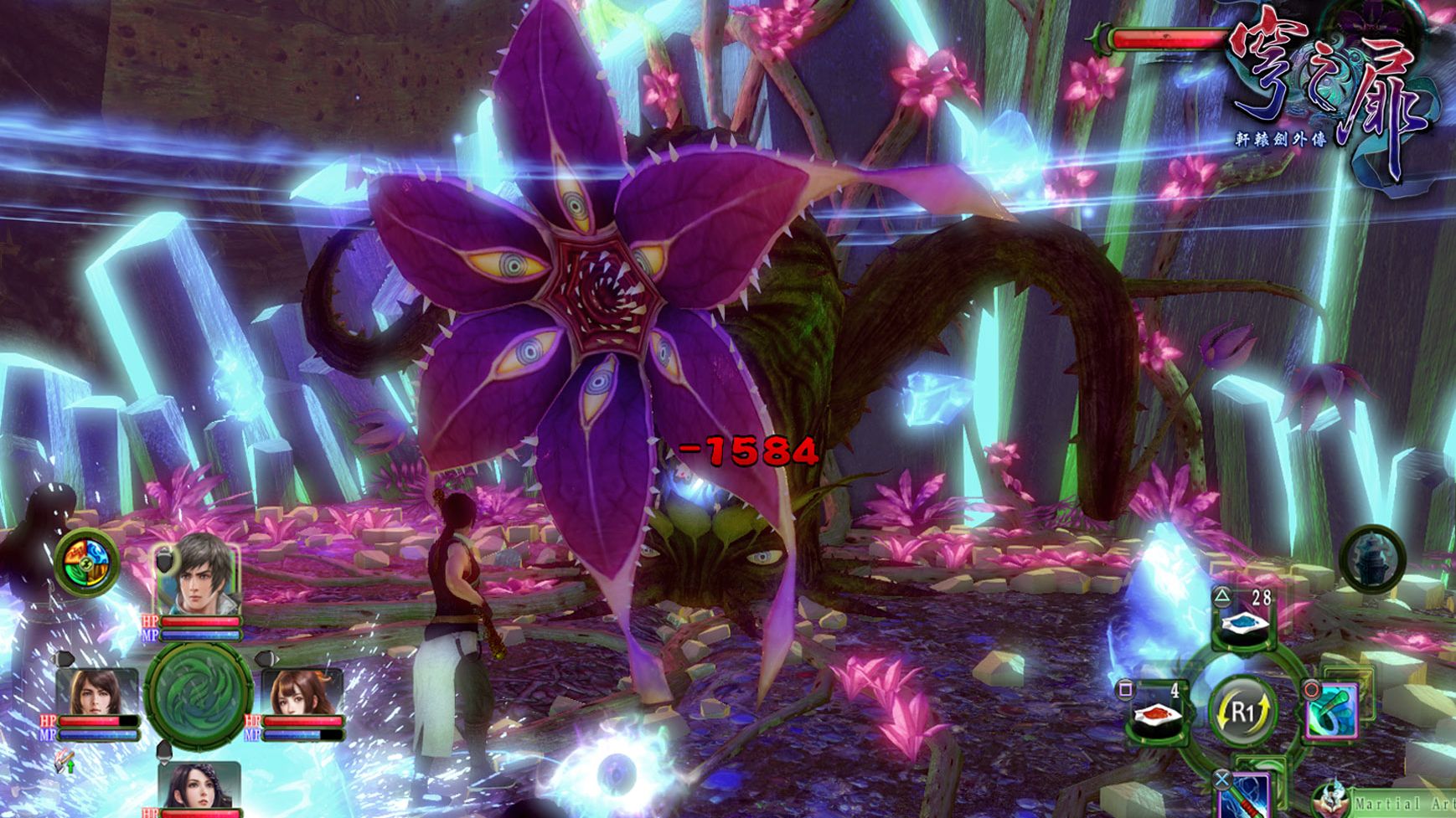Choose the long brown-haired man's portrait
The image size is (1456, 818).
click(x=96, y=692)
